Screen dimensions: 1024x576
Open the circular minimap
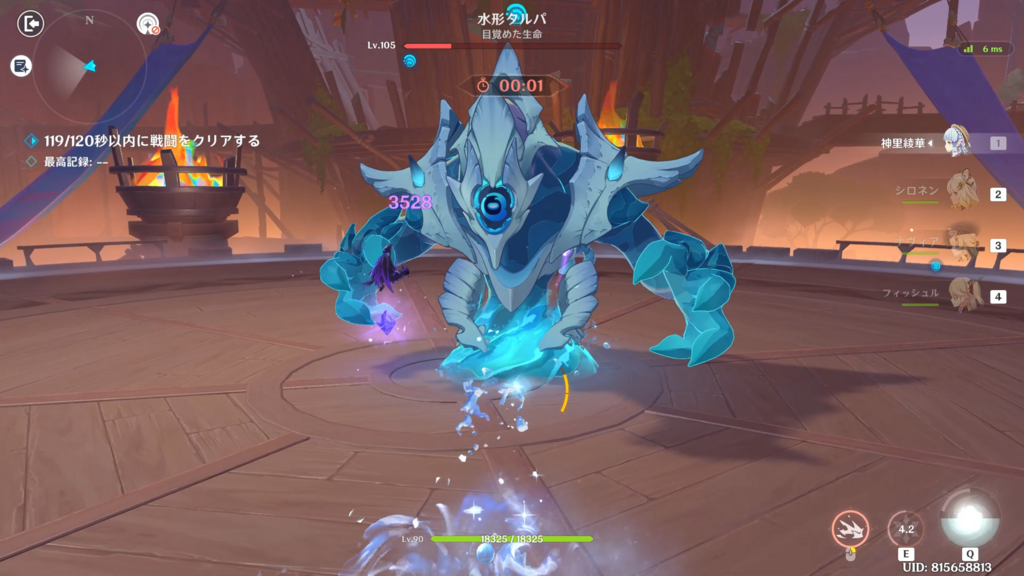point(89,66)
